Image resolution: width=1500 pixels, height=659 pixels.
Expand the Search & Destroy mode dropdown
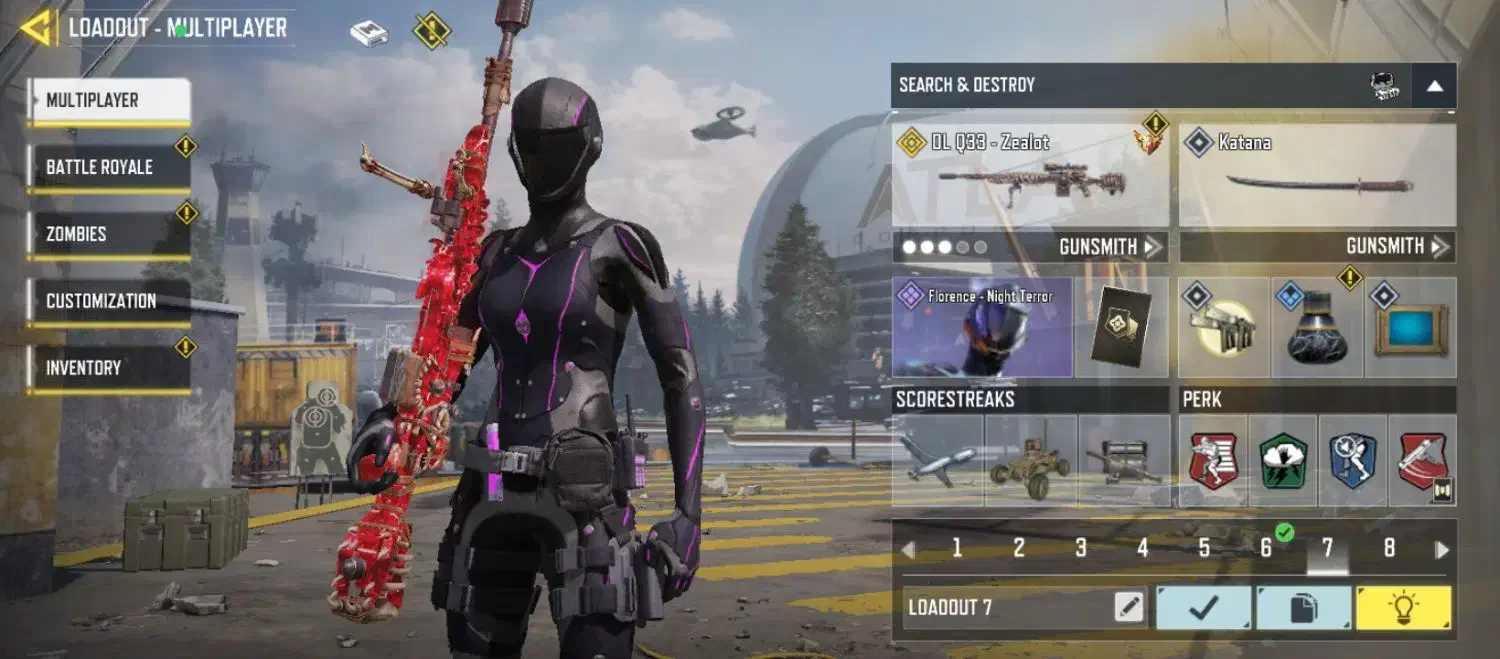pos(1434,86)
